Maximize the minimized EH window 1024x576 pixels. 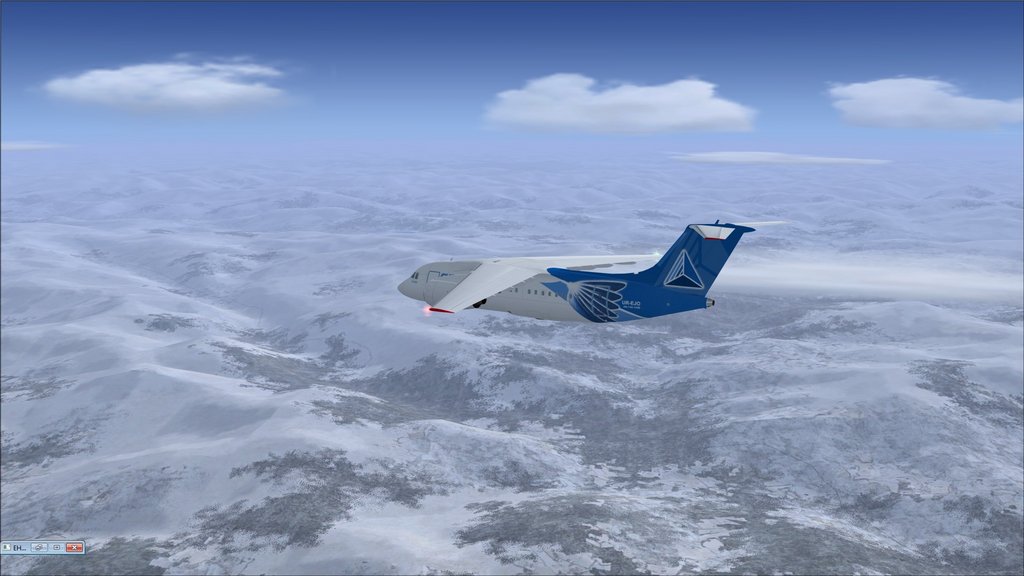point(56,548)
